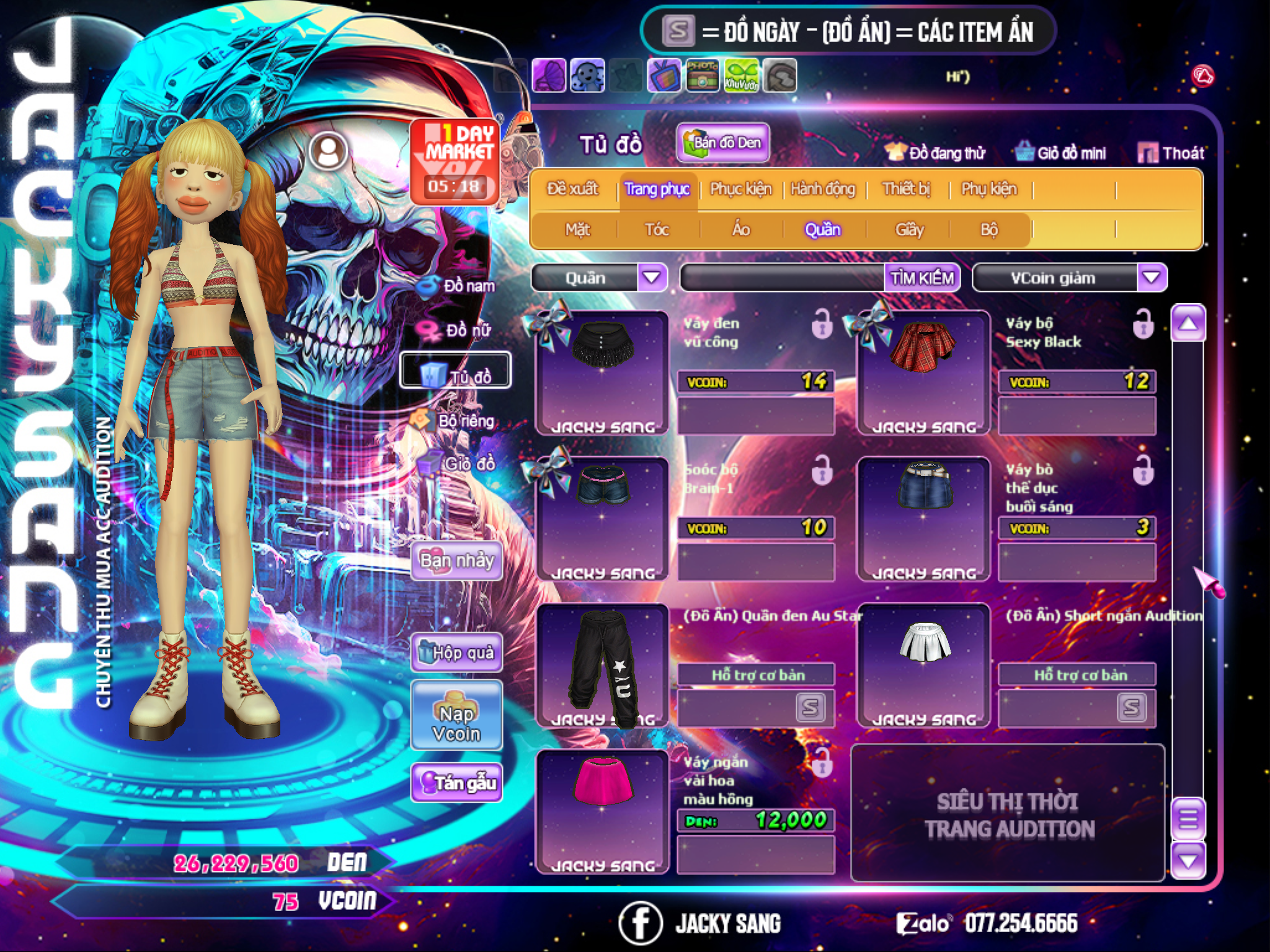The width and height of the screenshot is (1270, 952).
Task: Choose the Tóc subcategory
Action: [x=657, y=230]
